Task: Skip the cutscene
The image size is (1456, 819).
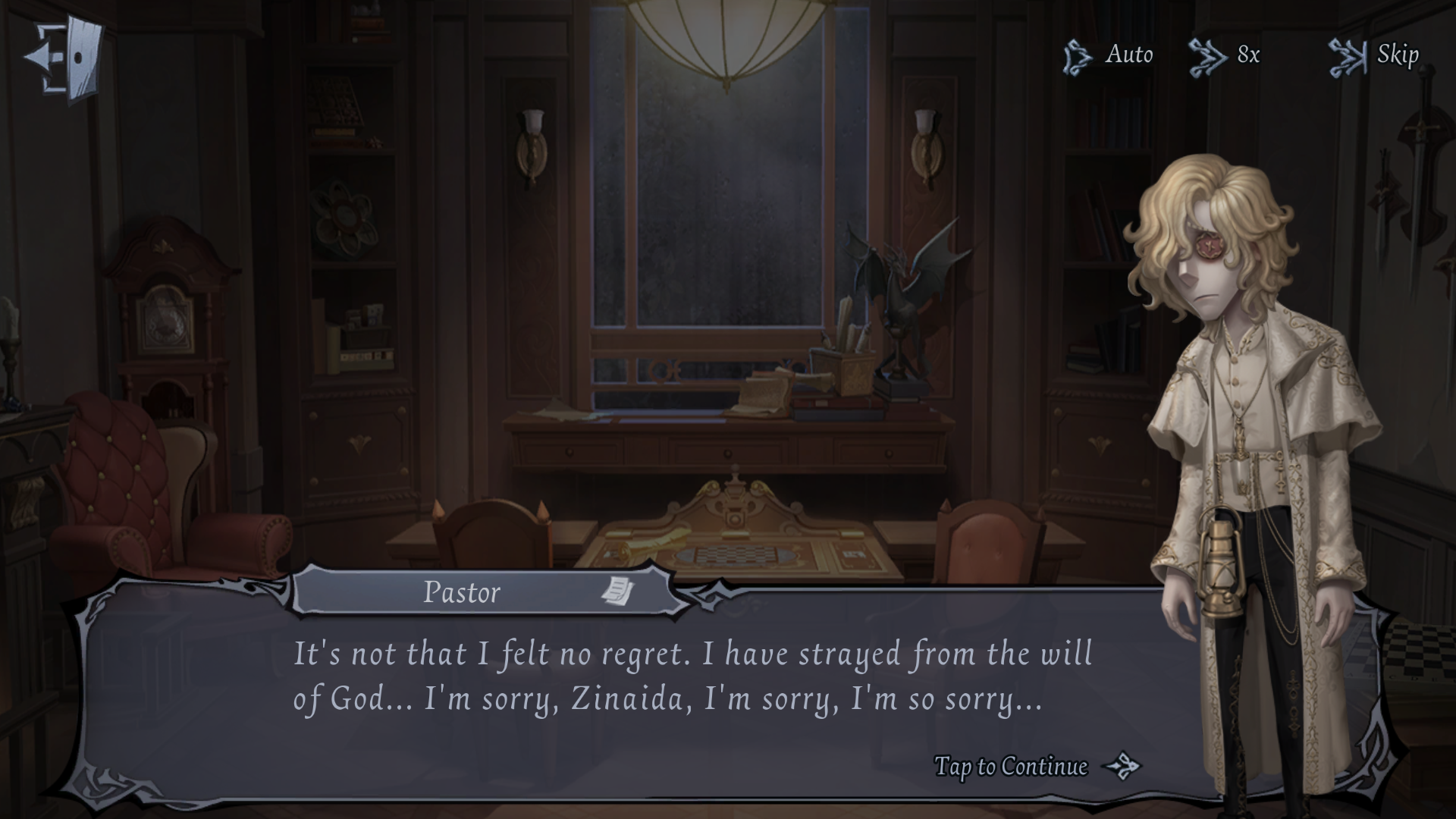Action: point(1374,55)
